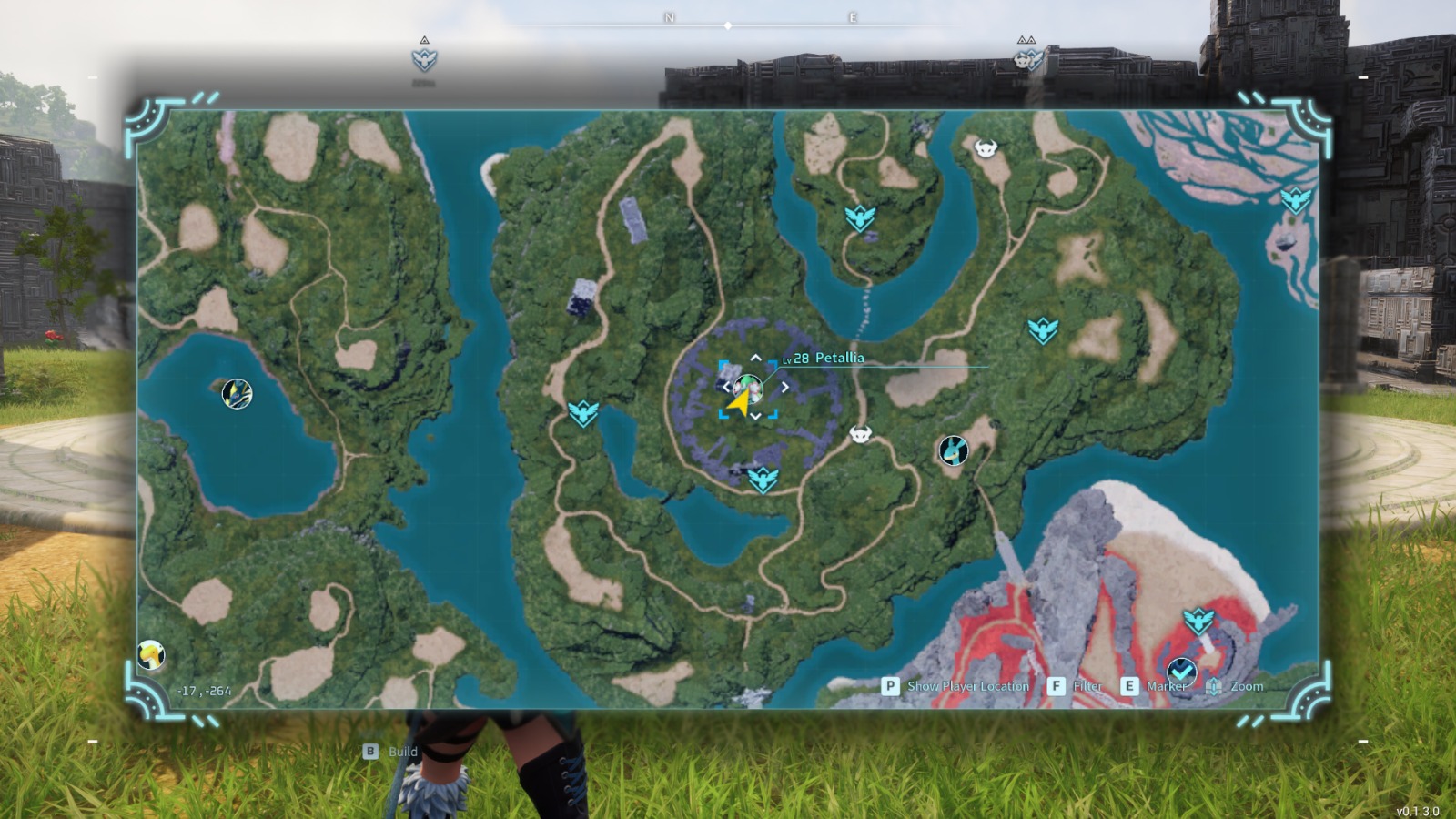The width and height of the screenshot is (1456, 819).
Task: Open the white dungeon skull icon near the road
Action: point(859,434)
